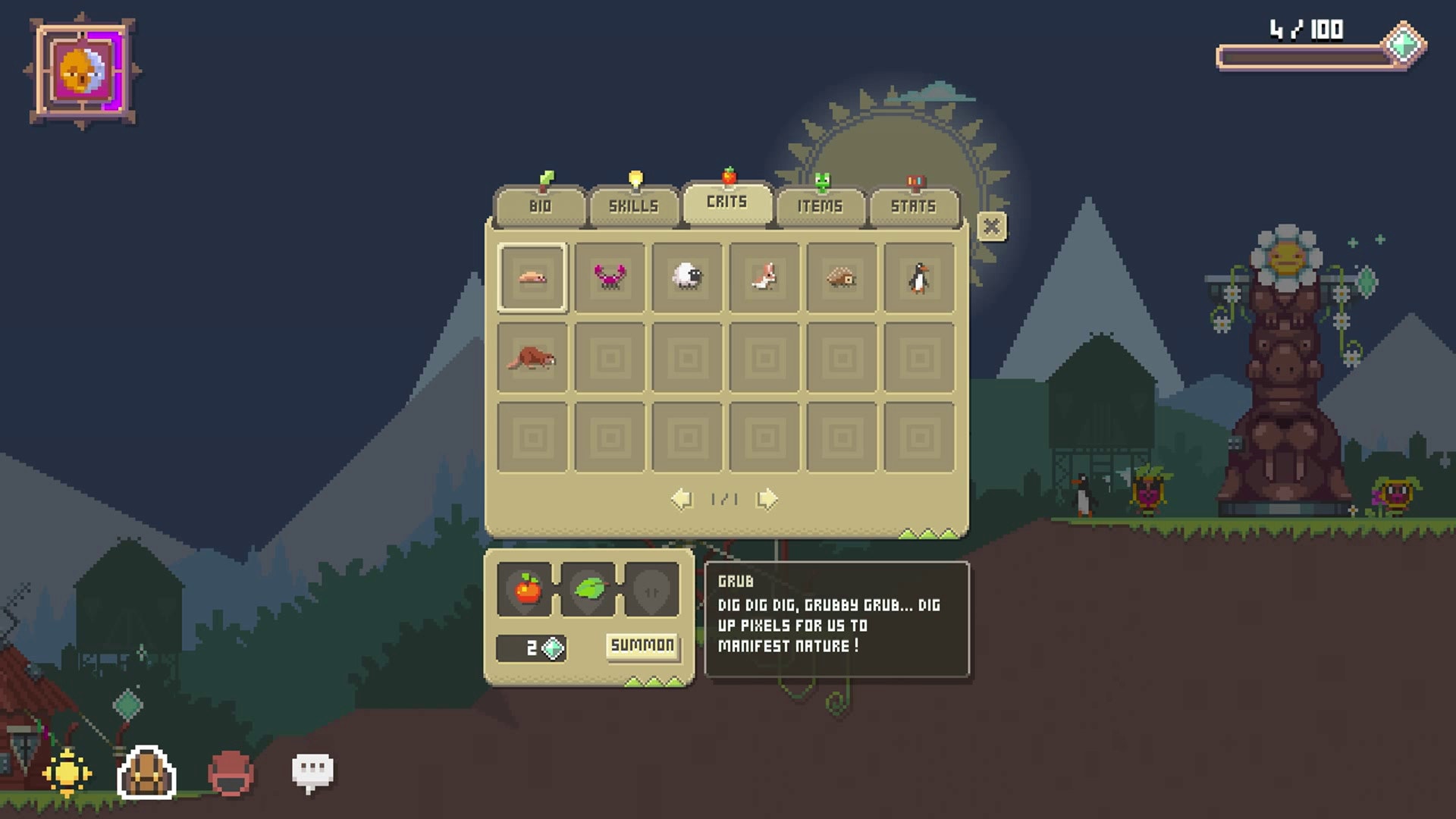This screenshot has height=819, width=1456.
Task: Show the Items tab
Action: pyautogui.click(x=820, y=206)
